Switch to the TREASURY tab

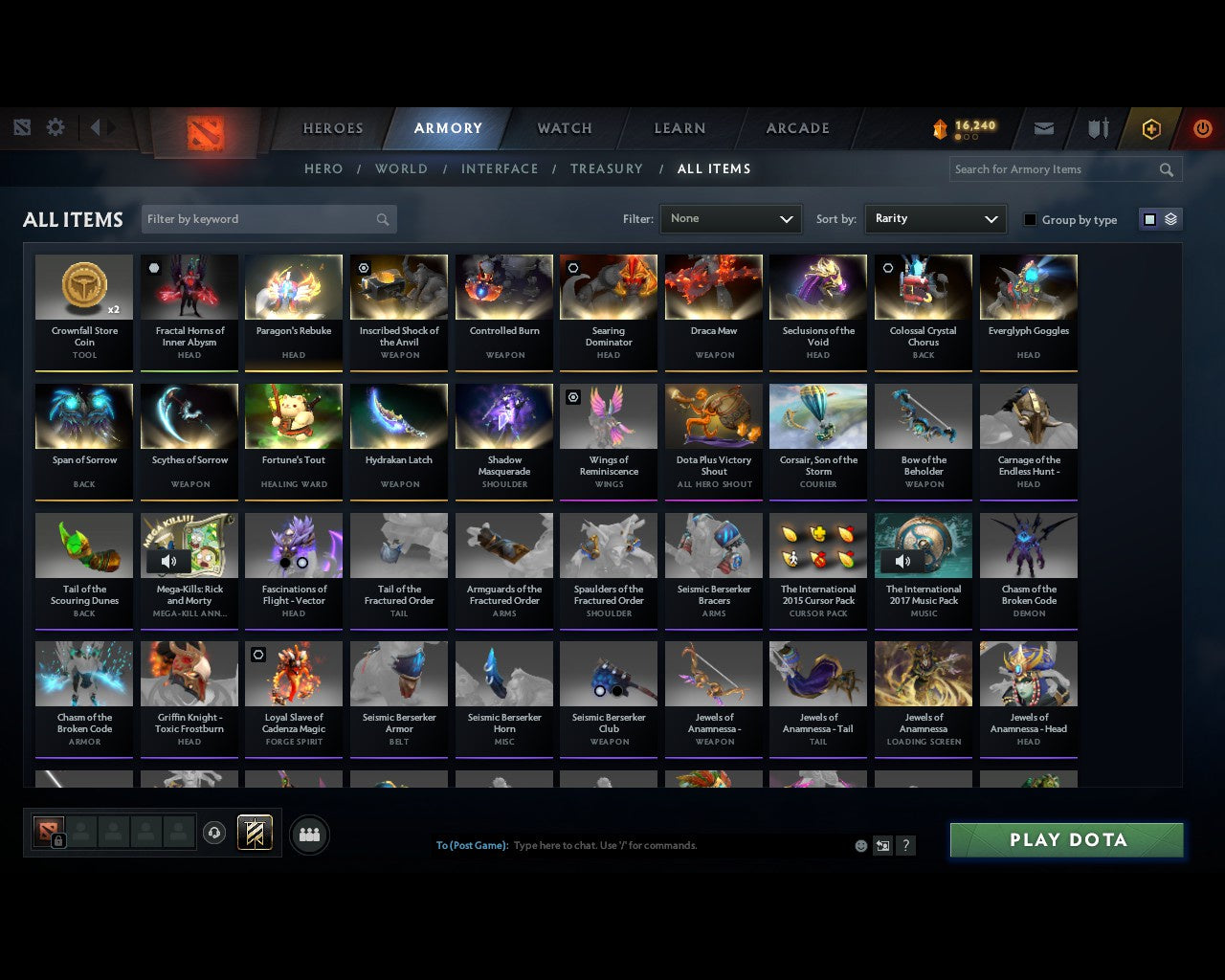pos(607,168)
